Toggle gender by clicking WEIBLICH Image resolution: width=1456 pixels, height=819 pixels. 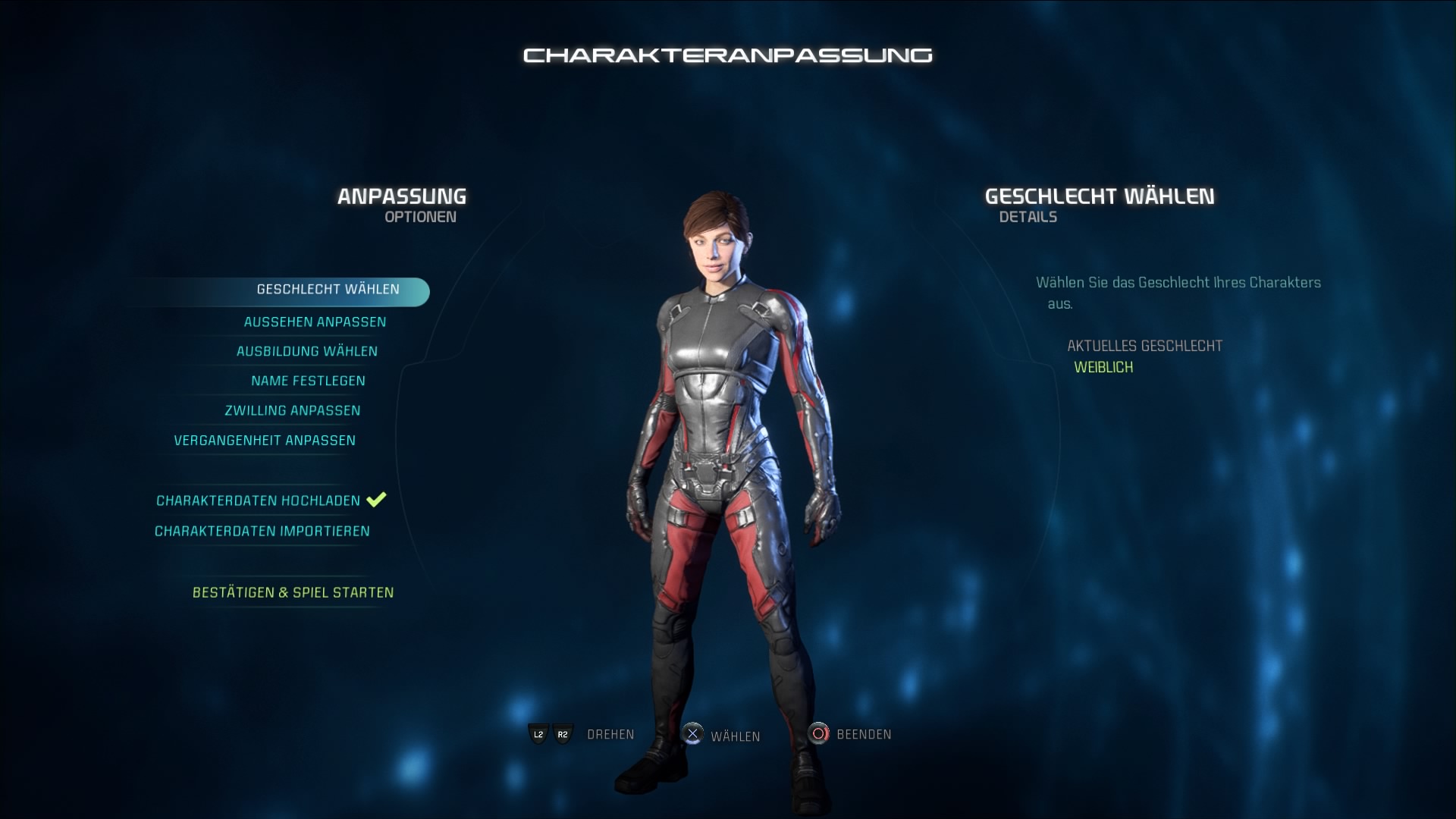(1103, 367)
